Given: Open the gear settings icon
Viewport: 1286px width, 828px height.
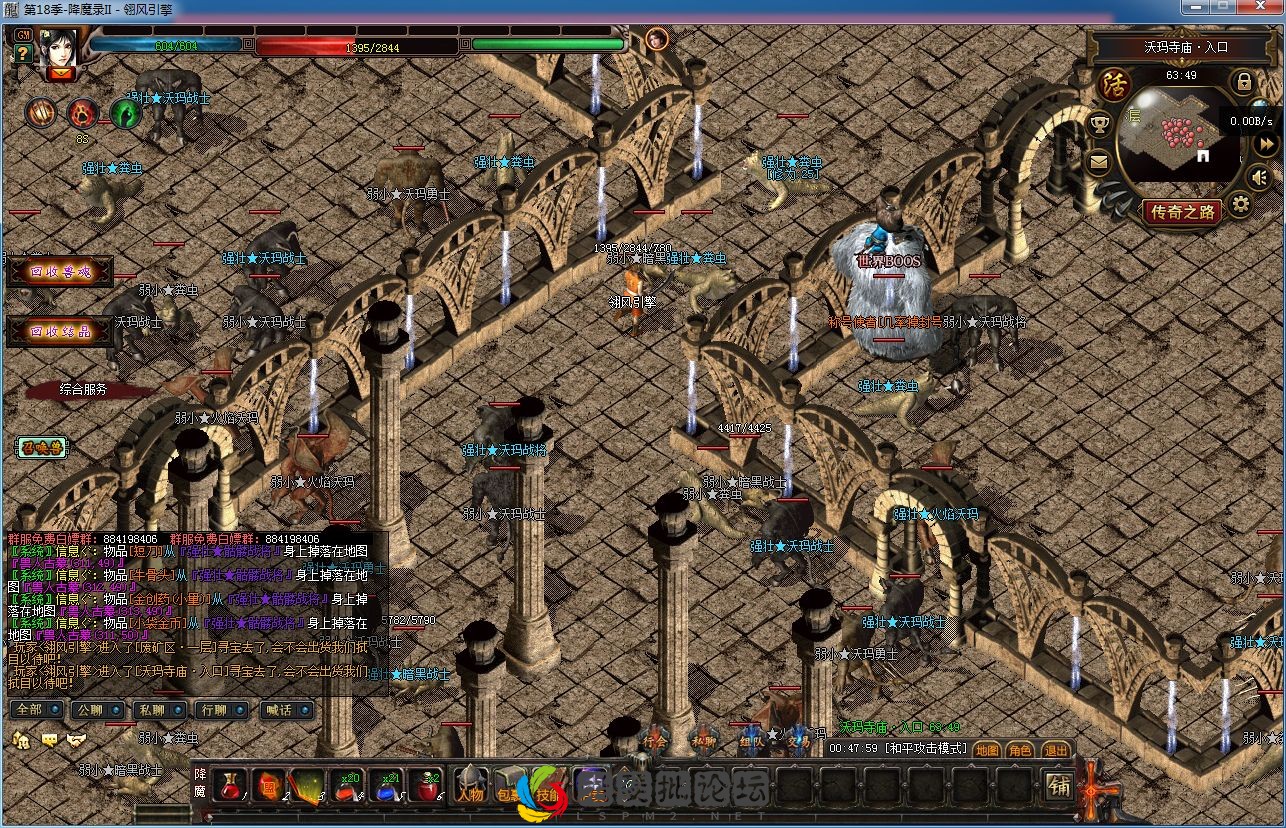Looking at the screenshot, I should 1240,205.
